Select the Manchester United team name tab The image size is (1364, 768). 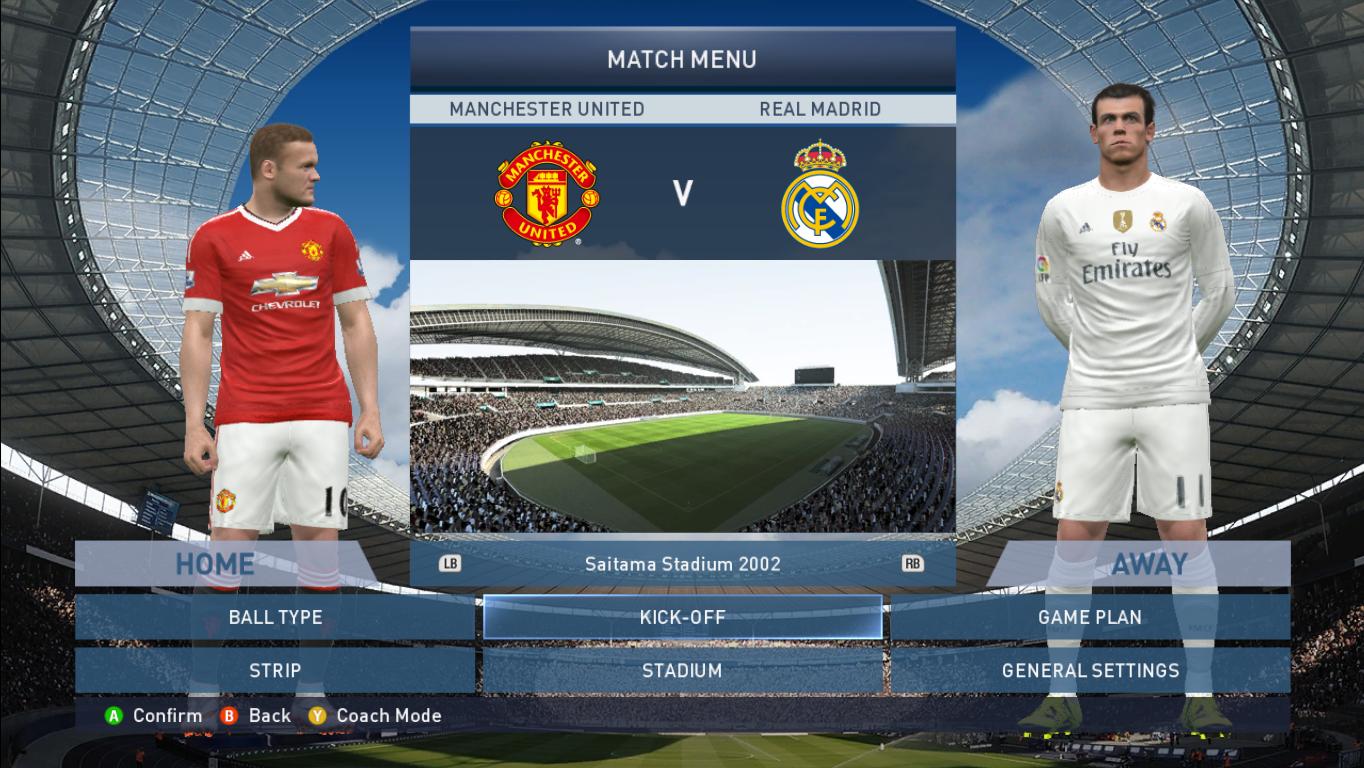click(x=548, y=109)
